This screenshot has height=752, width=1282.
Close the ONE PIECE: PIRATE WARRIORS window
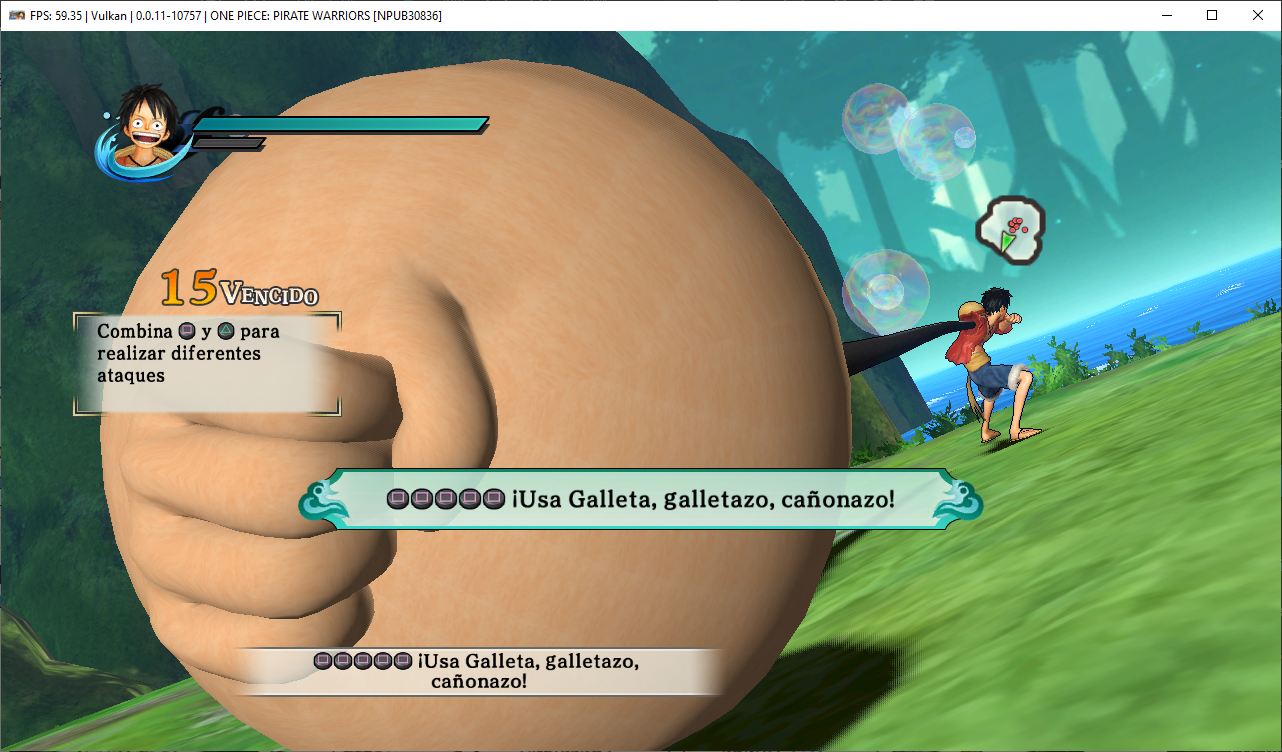[1258, 15]
